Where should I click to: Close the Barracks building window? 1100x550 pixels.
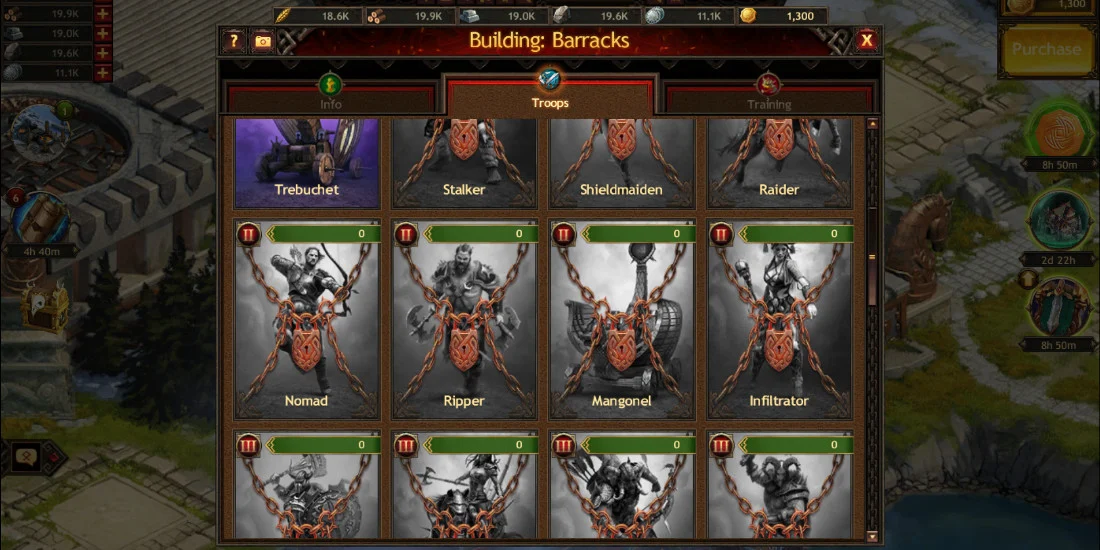866,40
